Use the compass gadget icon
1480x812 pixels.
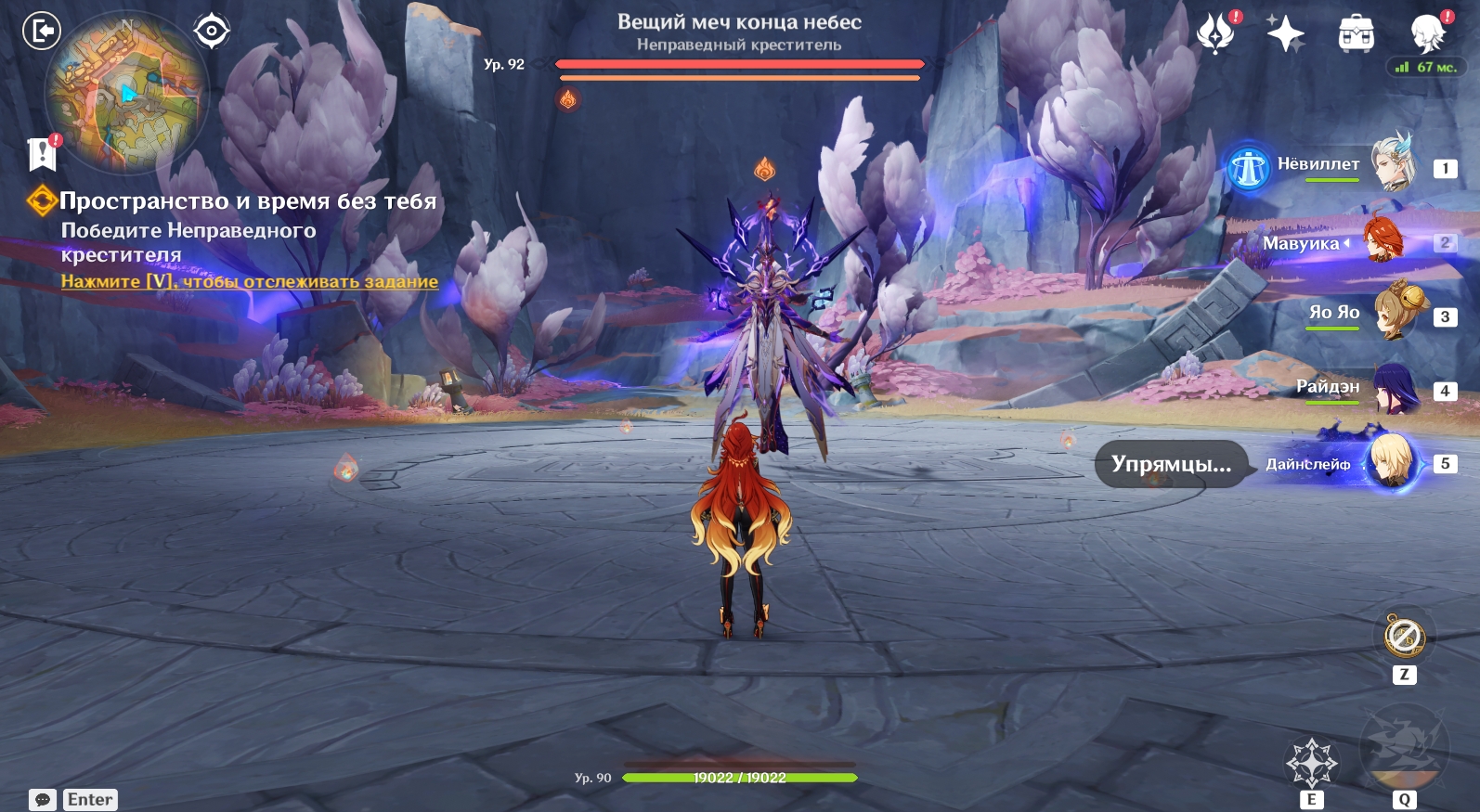click(x=1404, y=638)
